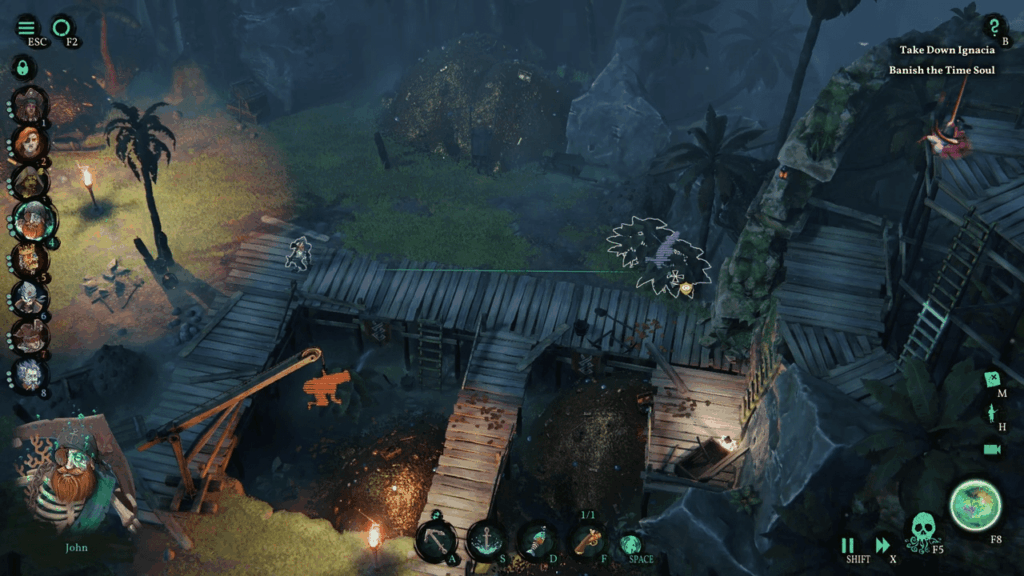1024x576 pixels.
Task: Toggle fast-forward speed
Action: click(x=883, y=546)
